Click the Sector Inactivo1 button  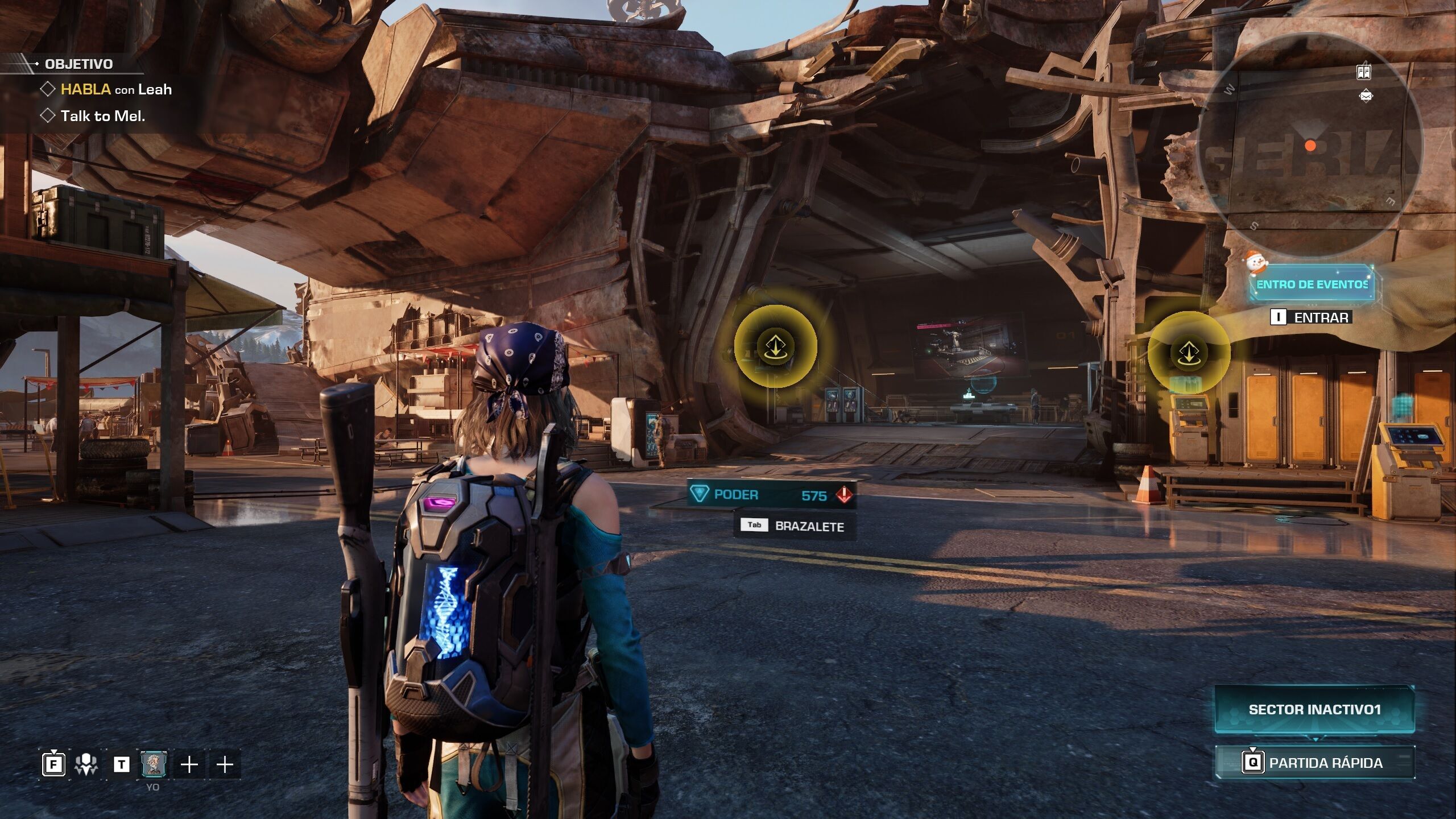click(x=1314, y=709)
